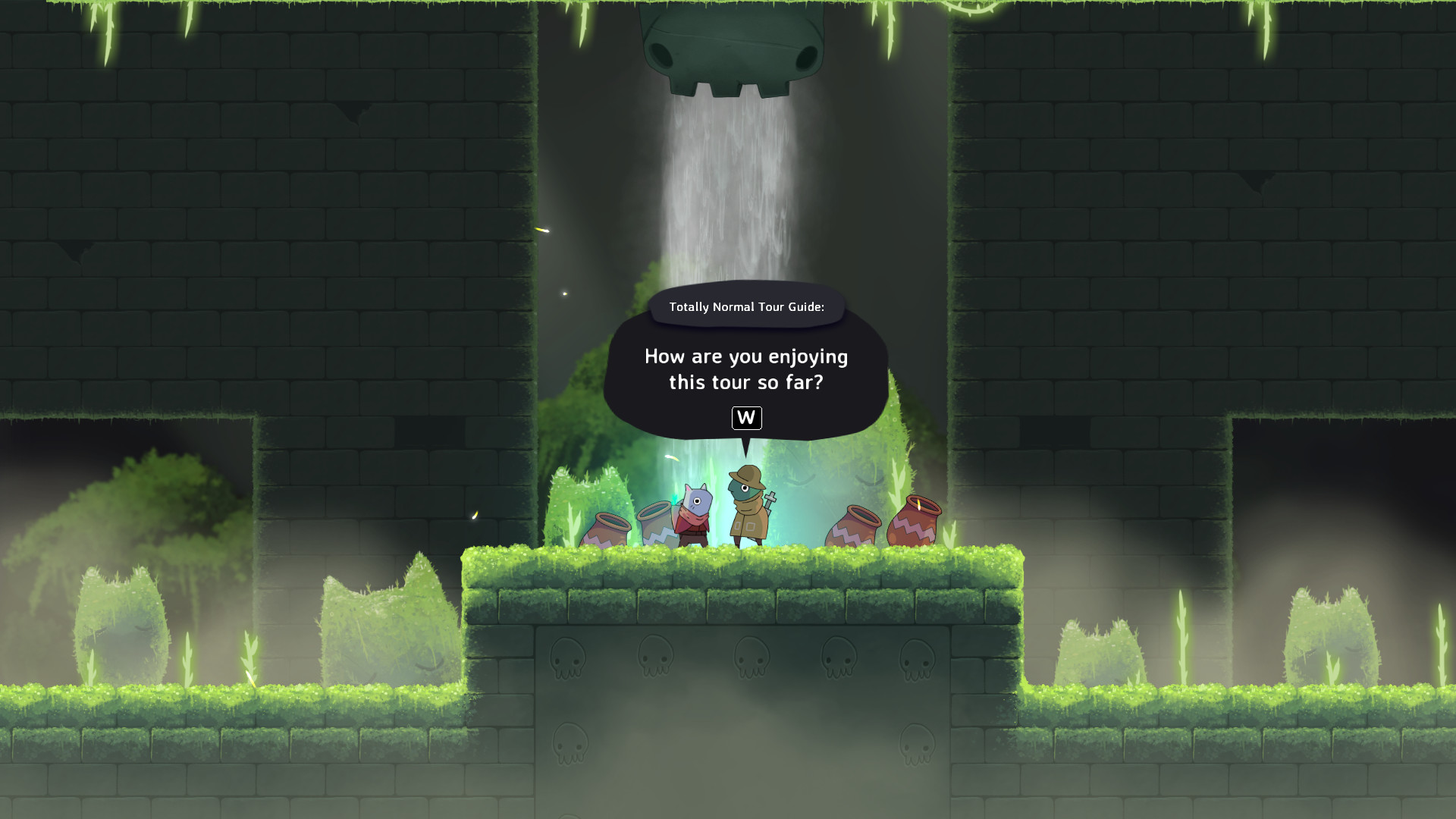Click the speech bubble's pointed tail
The image size is (1456, 819).
pyautogui.click(x=745, y=447)
